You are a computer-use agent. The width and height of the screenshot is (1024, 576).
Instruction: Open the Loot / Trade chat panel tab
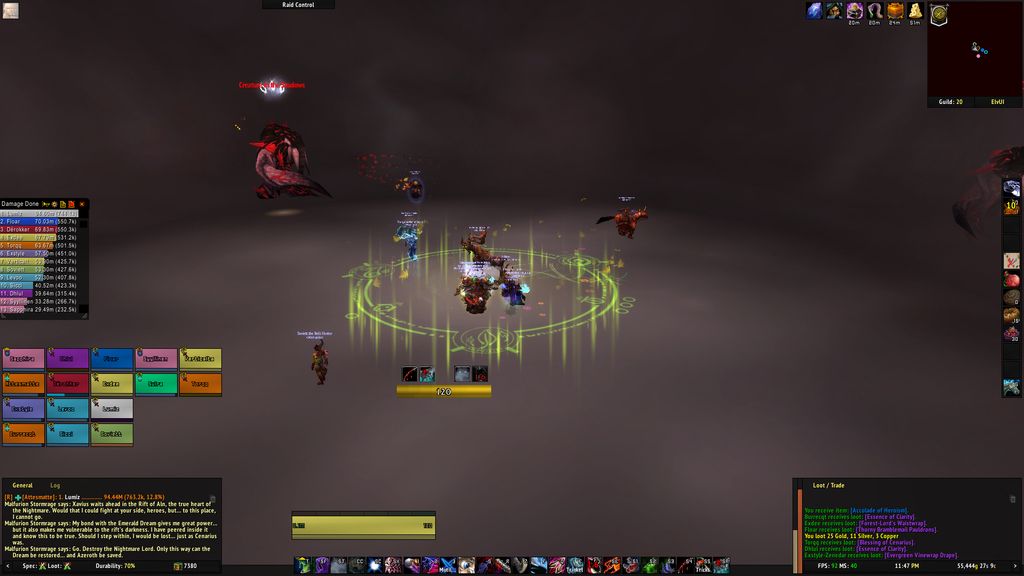coord(828,485)
